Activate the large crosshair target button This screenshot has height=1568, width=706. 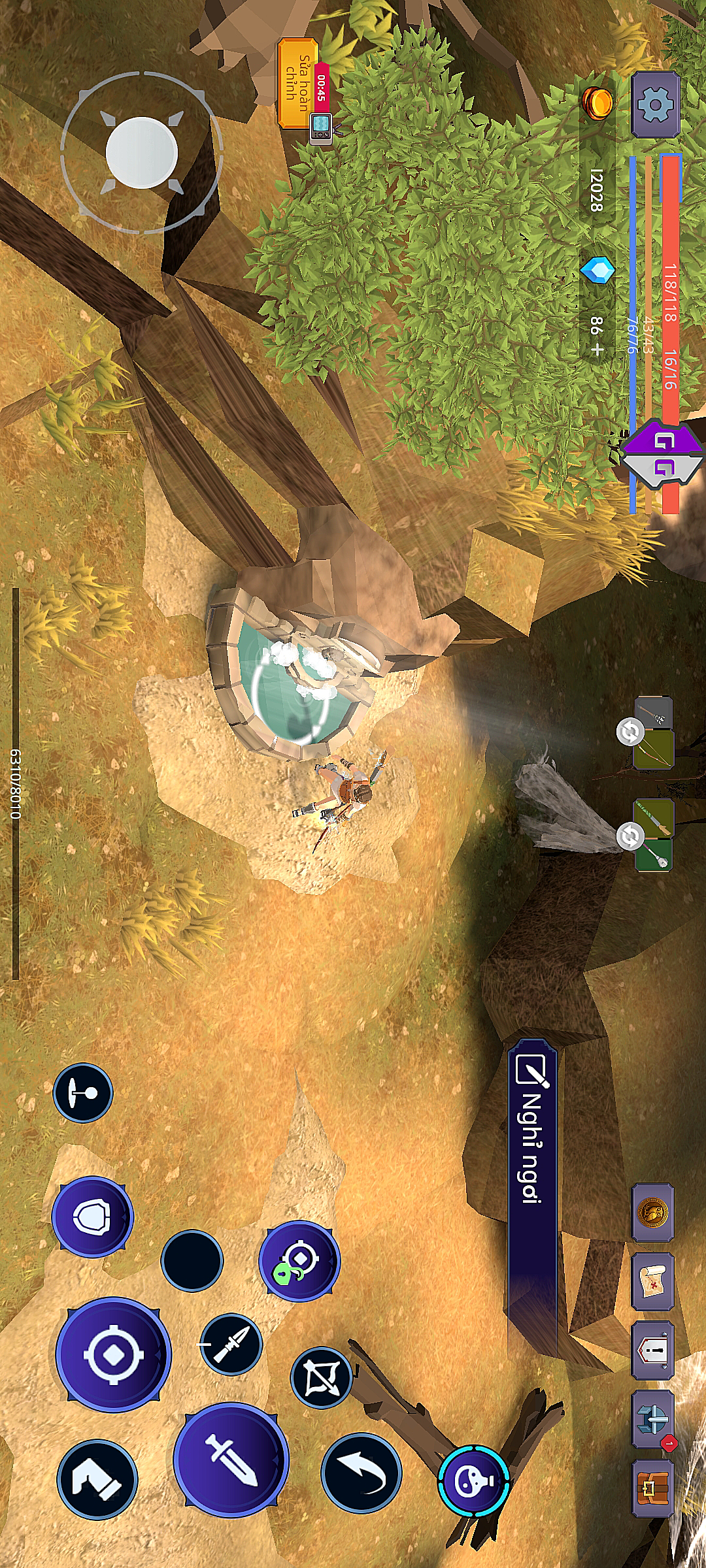coord(113,1354)
